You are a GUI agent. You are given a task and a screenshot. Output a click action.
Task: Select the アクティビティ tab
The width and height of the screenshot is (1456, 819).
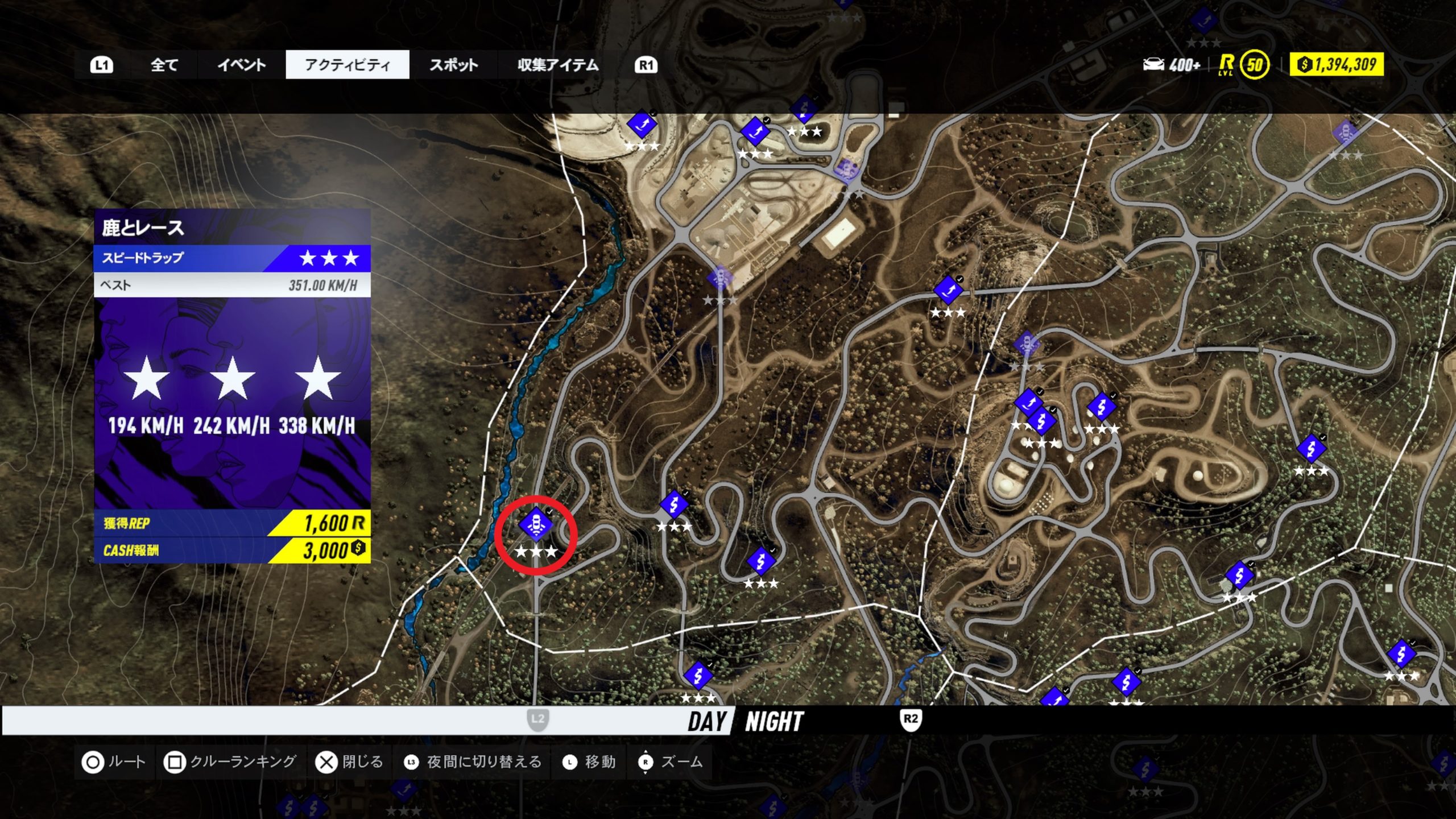tap(348, 65)
